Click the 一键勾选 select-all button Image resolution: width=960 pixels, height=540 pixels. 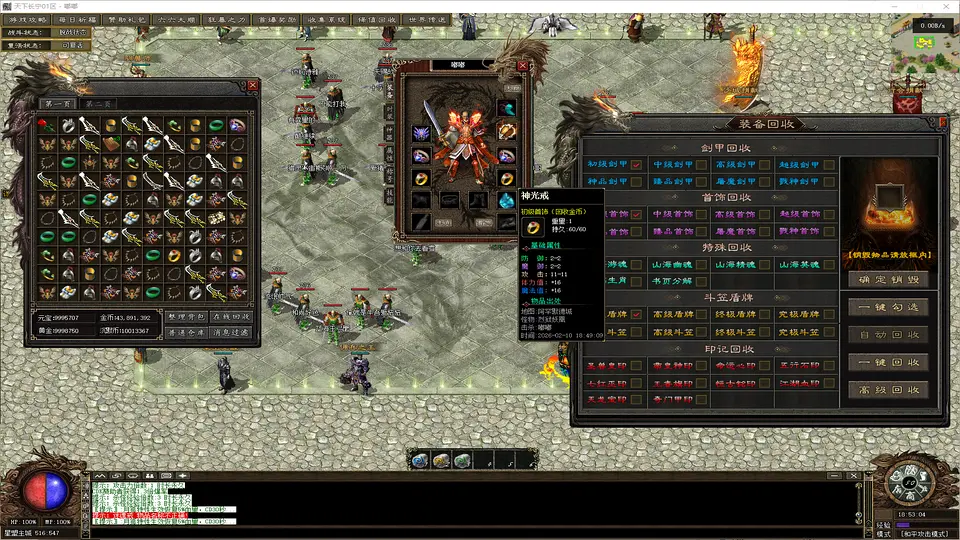coord(888,307)
